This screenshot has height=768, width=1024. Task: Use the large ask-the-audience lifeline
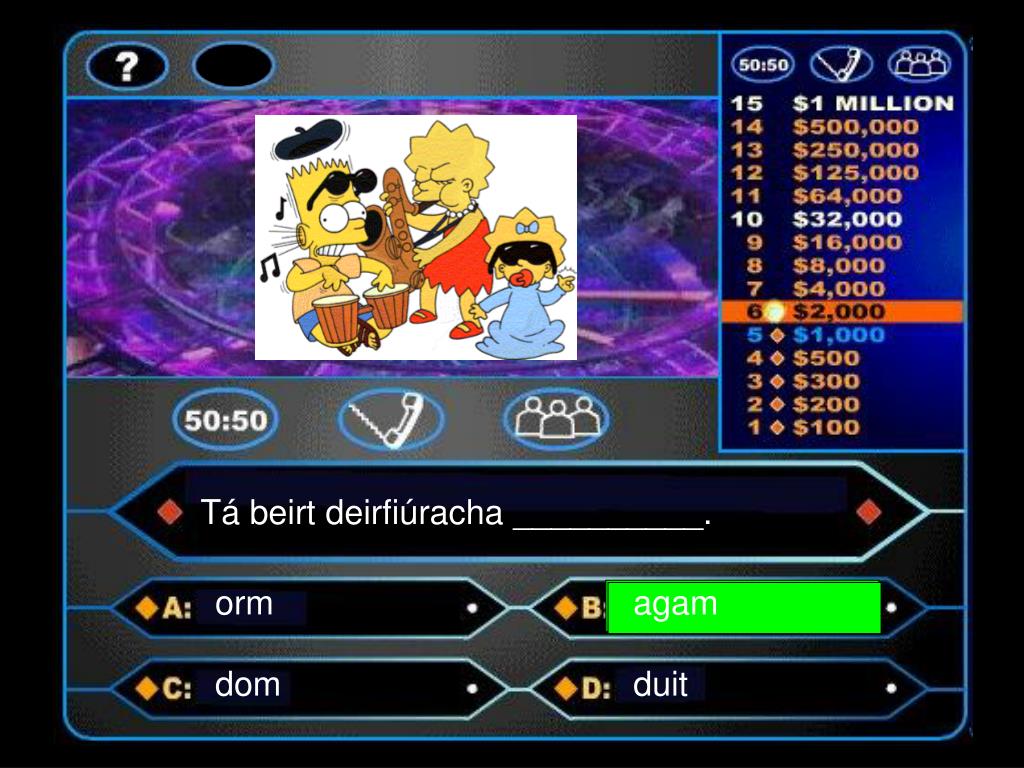click(556, 418)
